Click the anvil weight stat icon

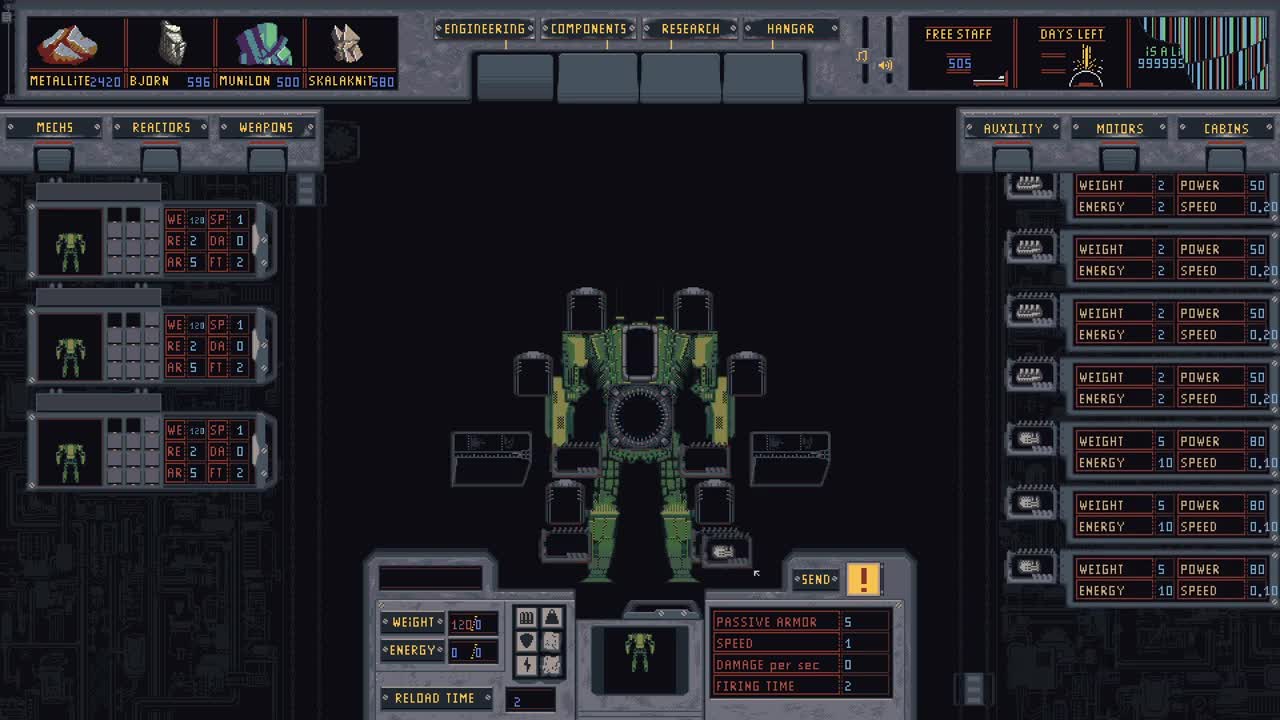(x=552, y=618)
